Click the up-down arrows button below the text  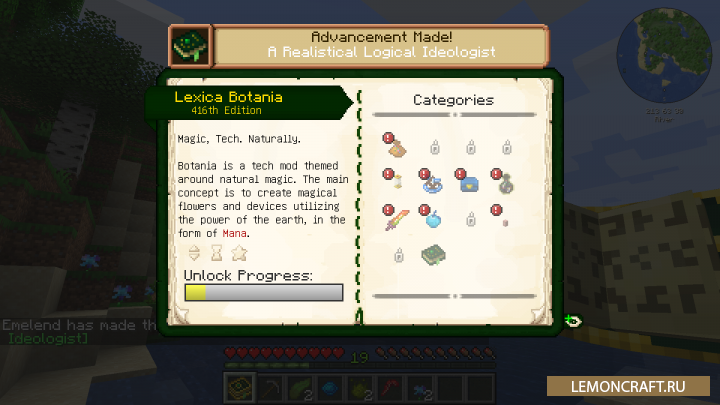coord(194,253)
